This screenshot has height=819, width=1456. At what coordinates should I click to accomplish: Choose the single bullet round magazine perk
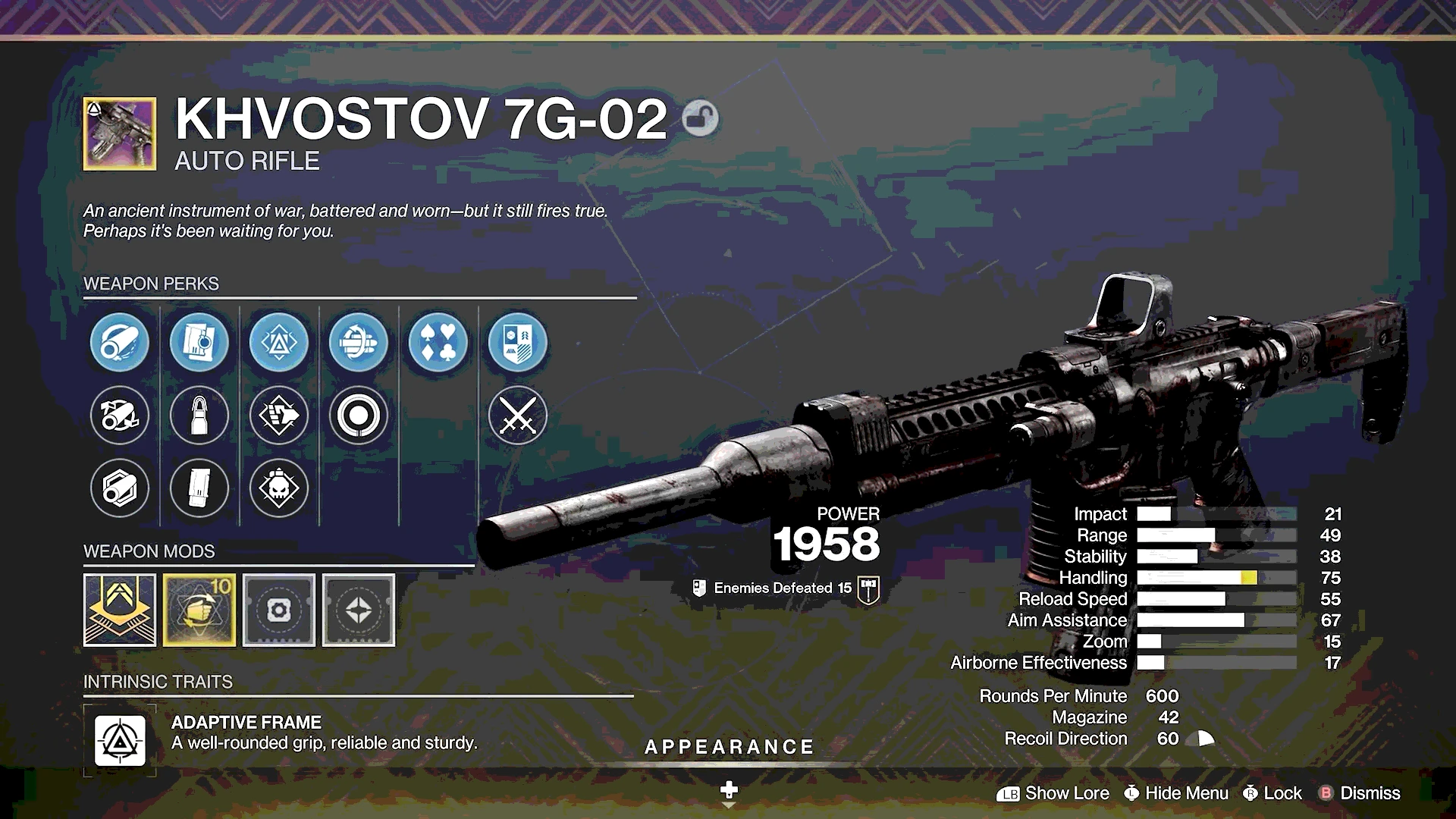[x=199, y=416]
